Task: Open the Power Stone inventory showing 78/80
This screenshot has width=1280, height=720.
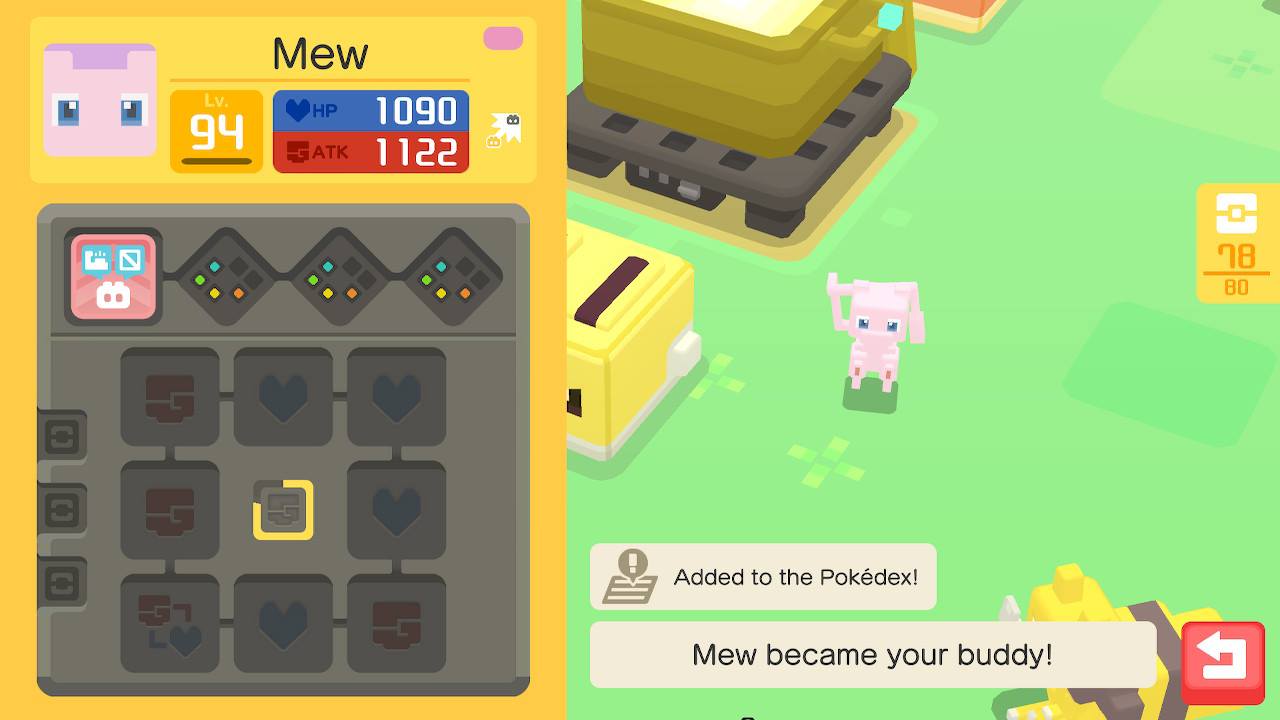Action: pyautogui.click(x=1237, y=245)
